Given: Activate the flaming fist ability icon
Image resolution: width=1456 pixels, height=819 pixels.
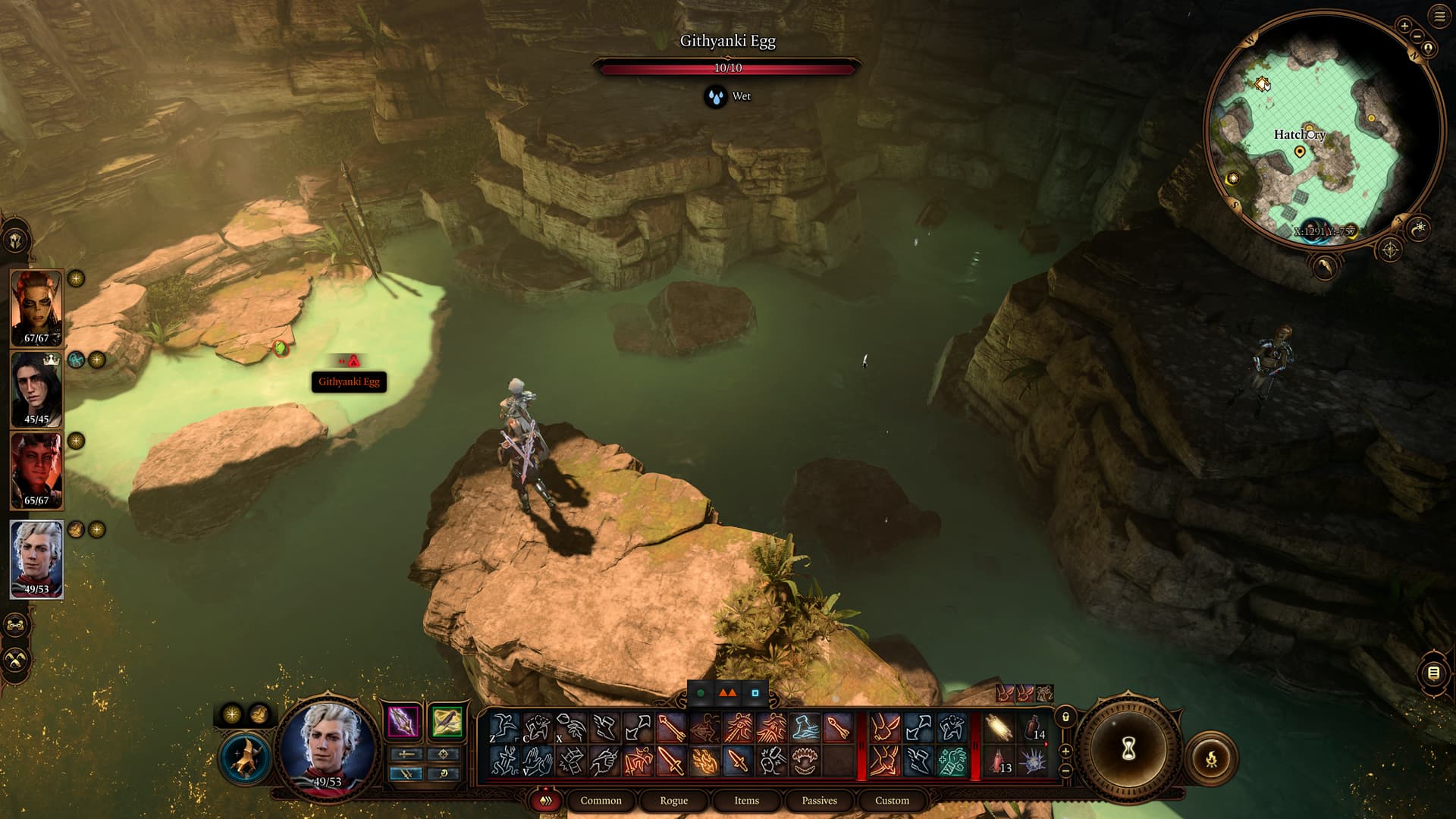Looking at the screenshot, I should click(x=704, y=761).
